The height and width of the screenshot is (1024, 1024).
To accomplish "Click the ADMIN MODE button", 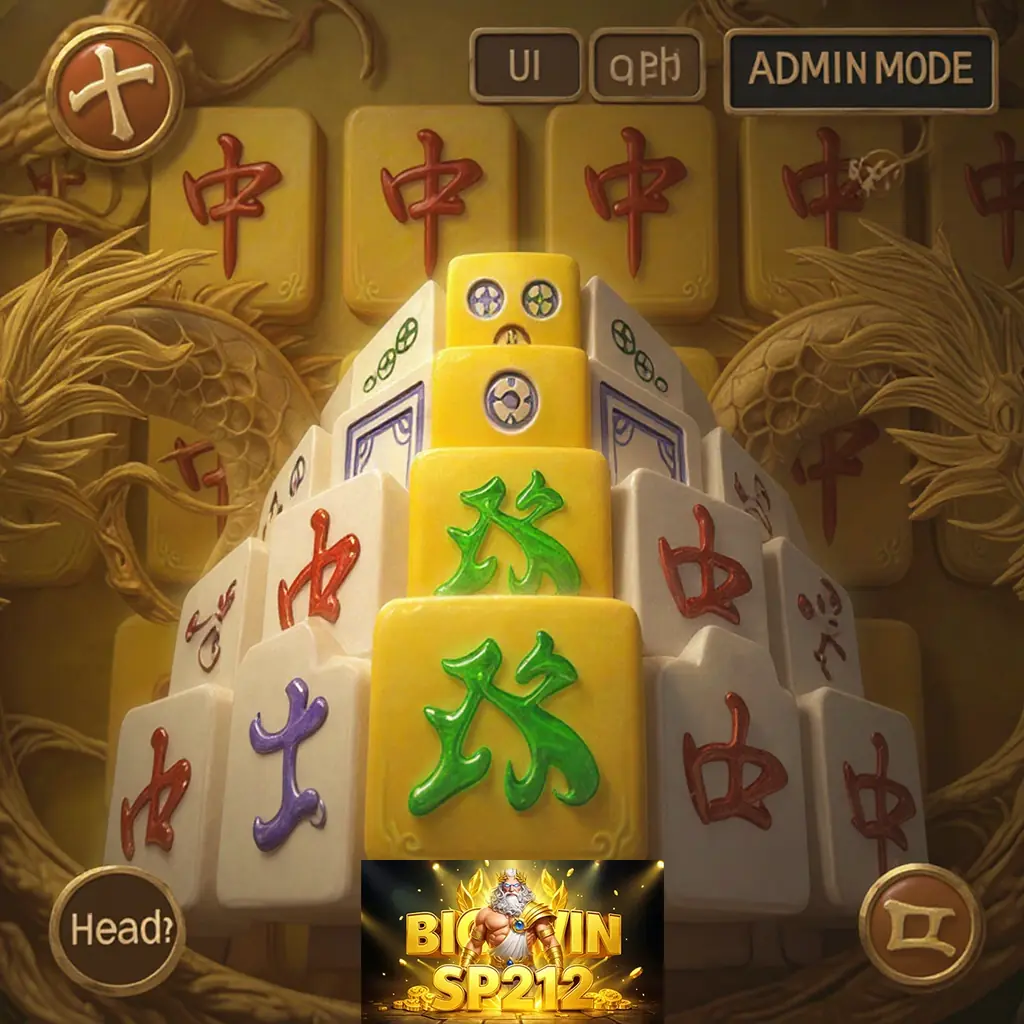I will click(x=860, y=69).
